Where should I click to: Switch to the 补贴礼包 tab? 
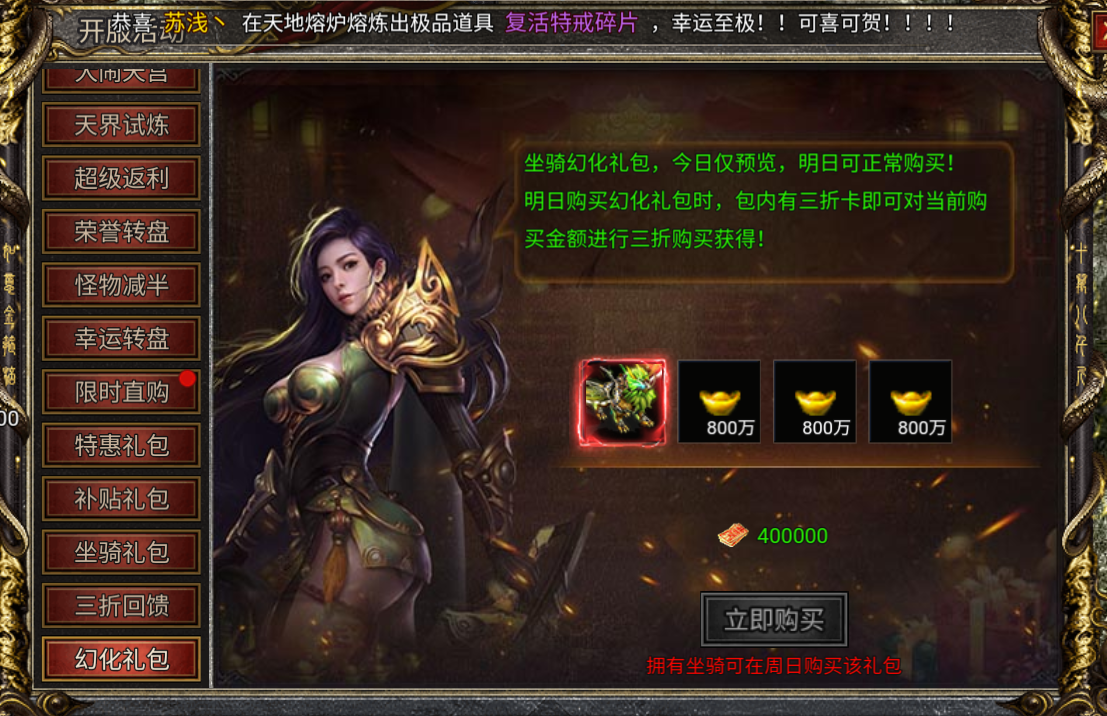pyautogui.click(x=122, y=499)
